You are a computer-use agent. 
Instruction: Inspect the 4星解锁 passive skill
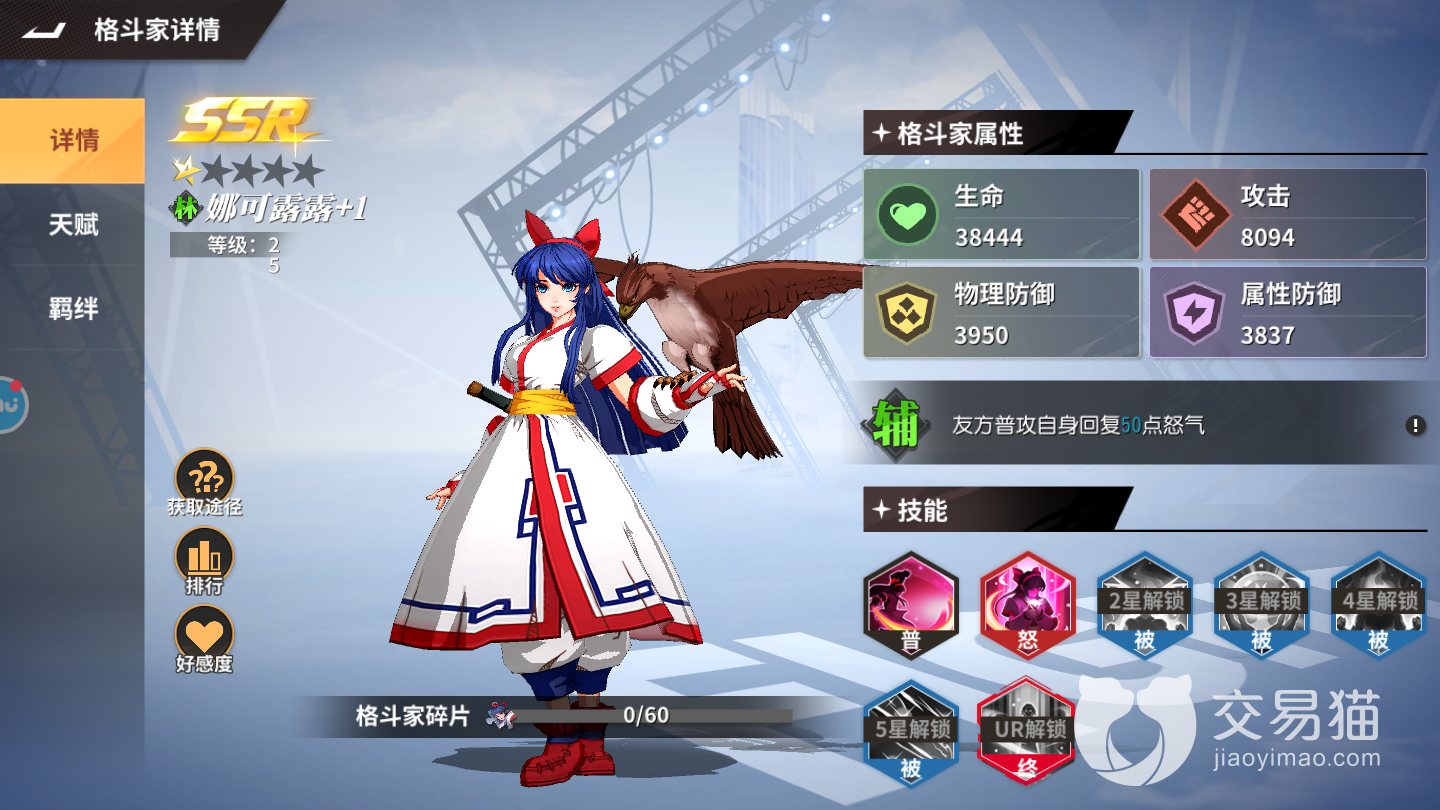1378,605
